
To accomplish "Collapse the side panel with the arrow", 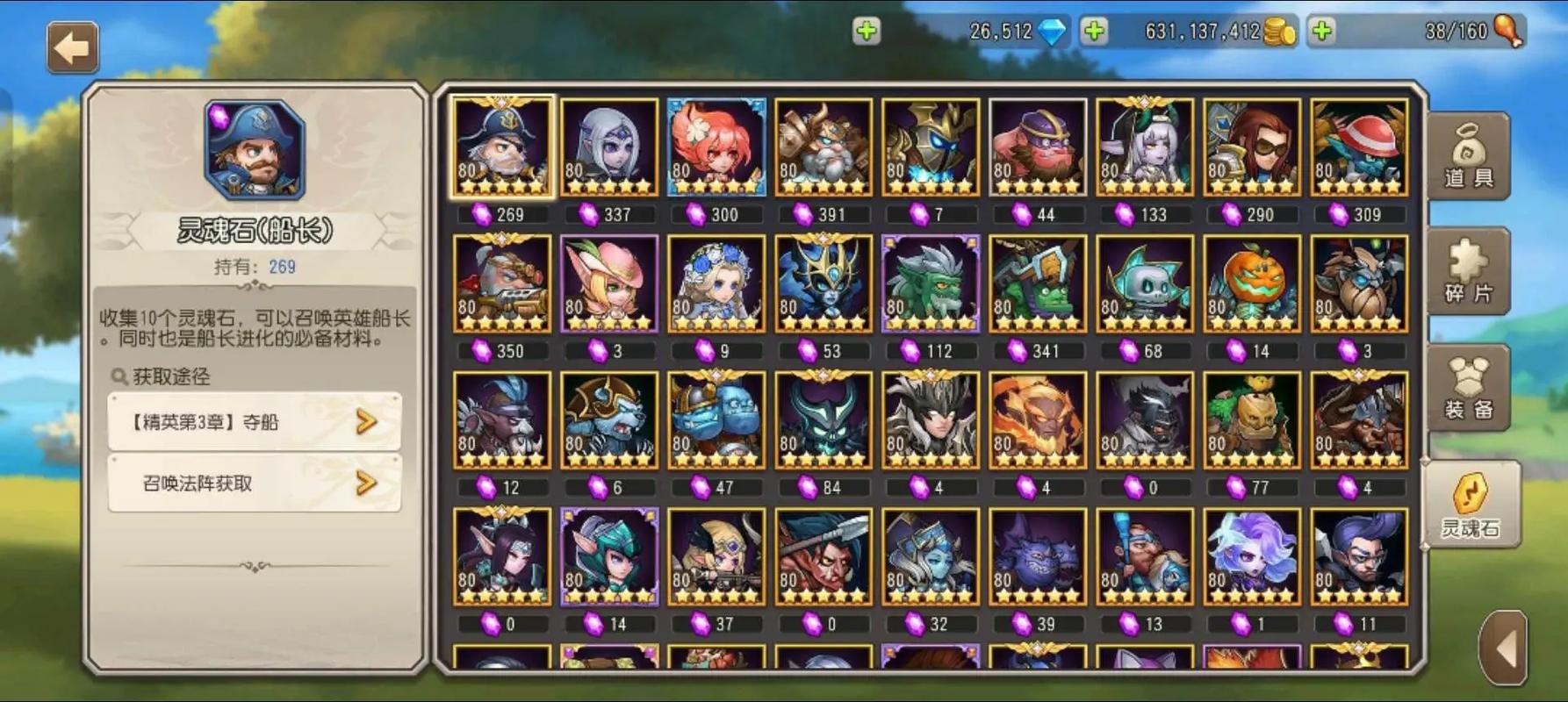I will pos(1505,649).
